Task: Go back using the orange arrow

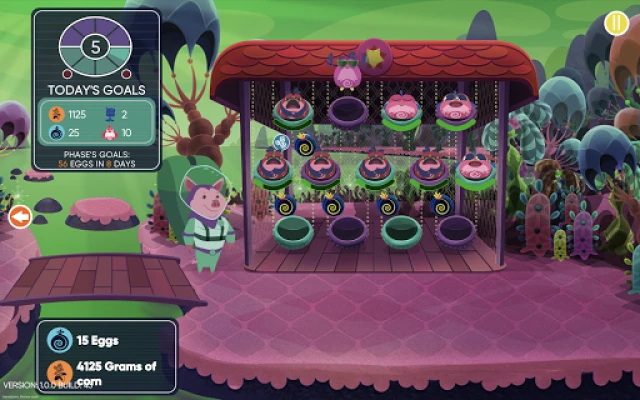Action: pyautogui.click(x=18, y=216)
